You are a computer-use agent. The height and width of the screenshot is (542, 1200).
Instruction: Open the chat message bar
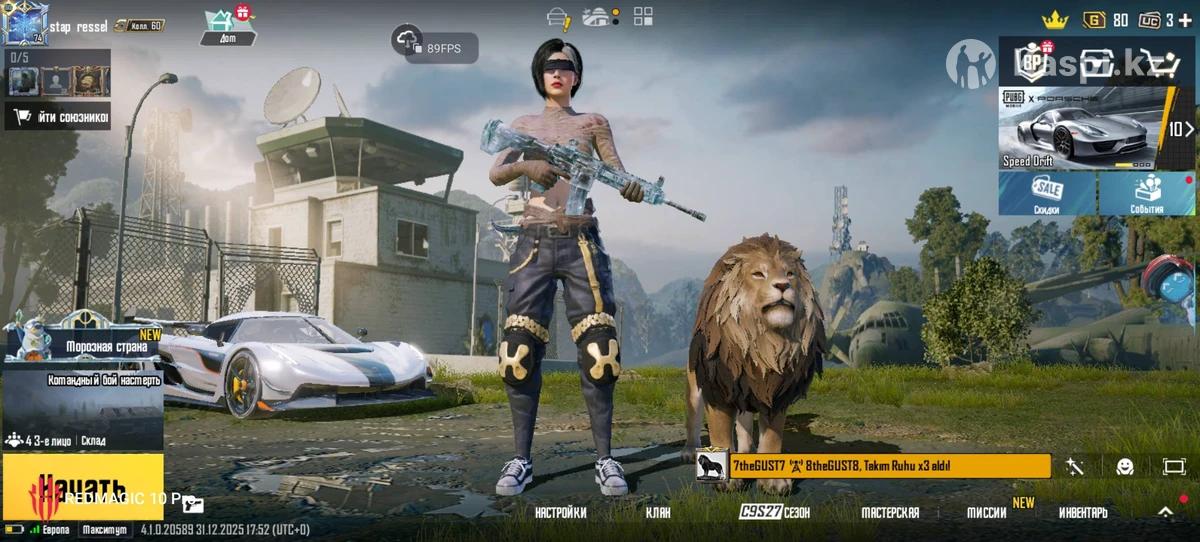[873, 466]
